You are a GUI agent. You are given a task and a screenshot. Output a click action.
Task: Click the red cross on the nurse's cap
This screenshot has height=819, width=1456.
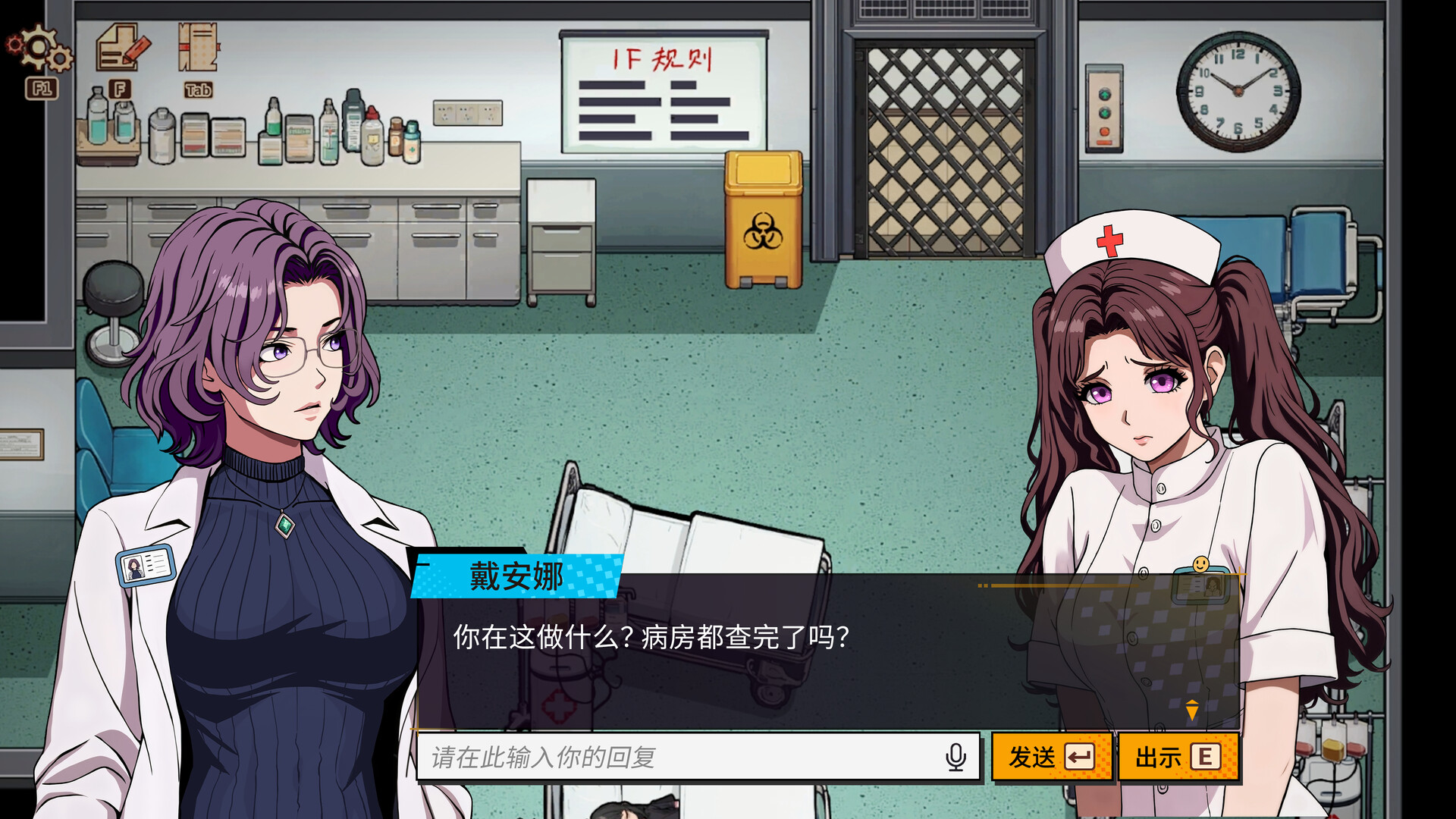pos(1109,242)
